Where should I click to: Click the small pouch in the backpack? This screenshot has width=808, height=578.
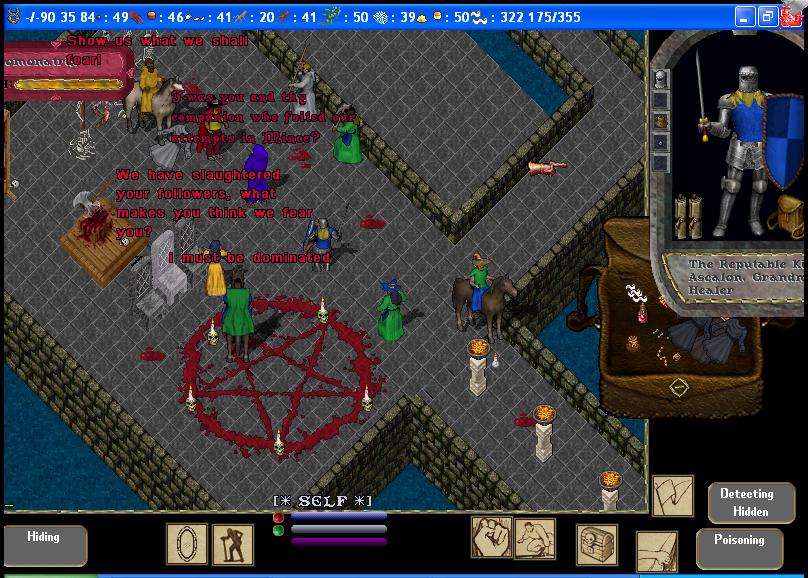coord(632,343)
